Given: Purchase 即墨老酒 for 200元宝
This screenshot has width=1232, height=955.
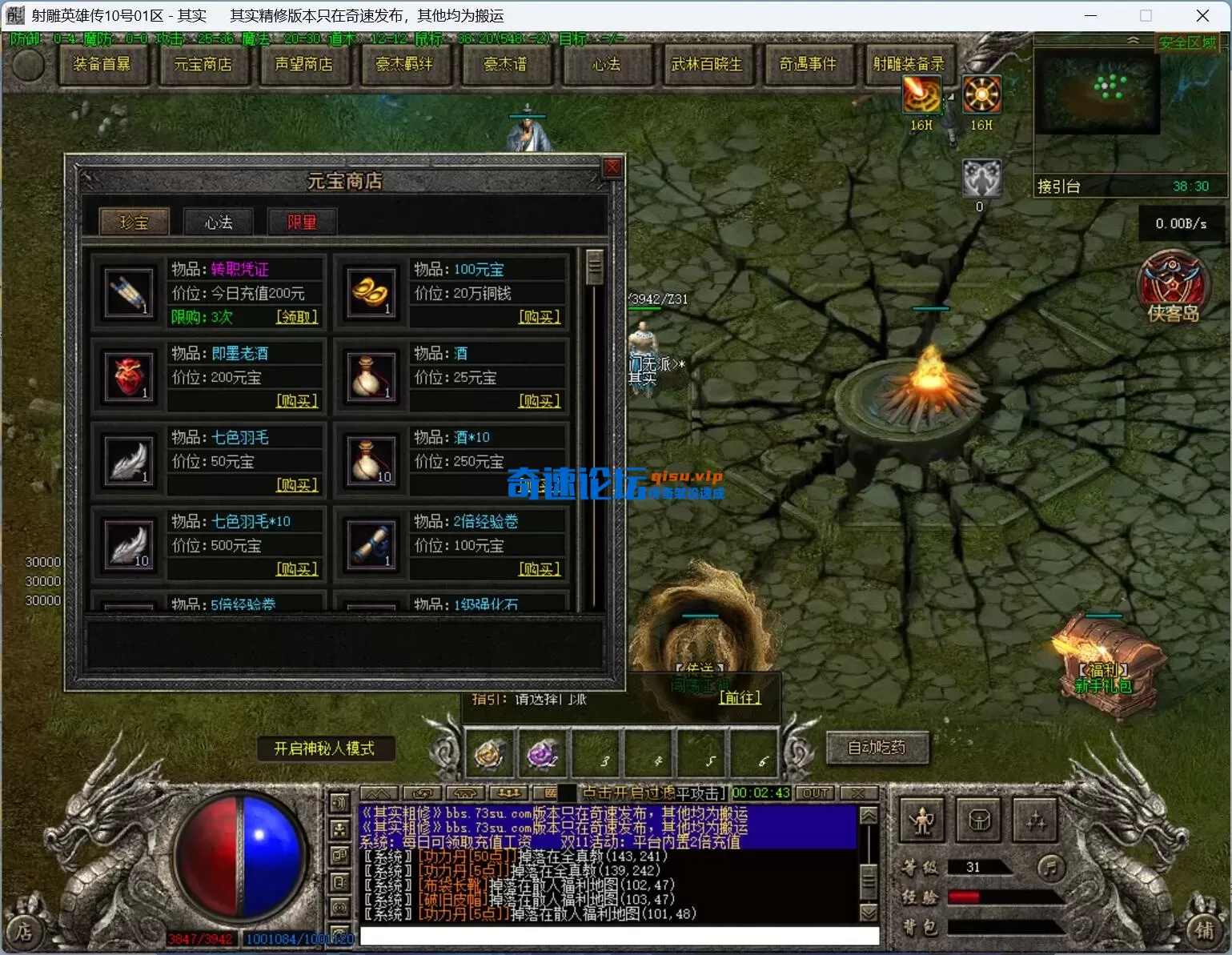Looking at the screenshot, I should 297,401.
